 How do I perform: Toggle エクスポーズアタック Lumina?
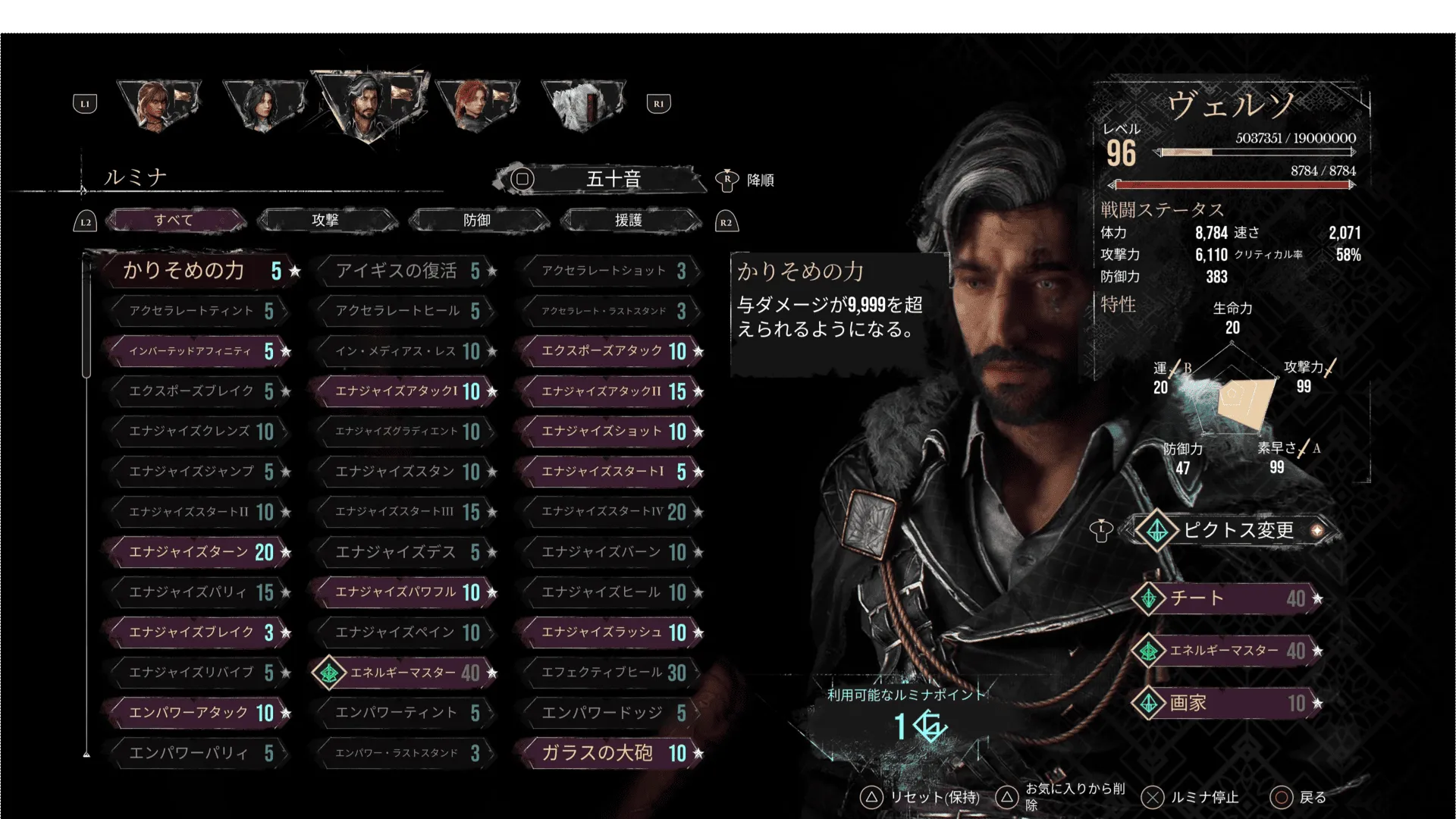(x=611, y=351)
